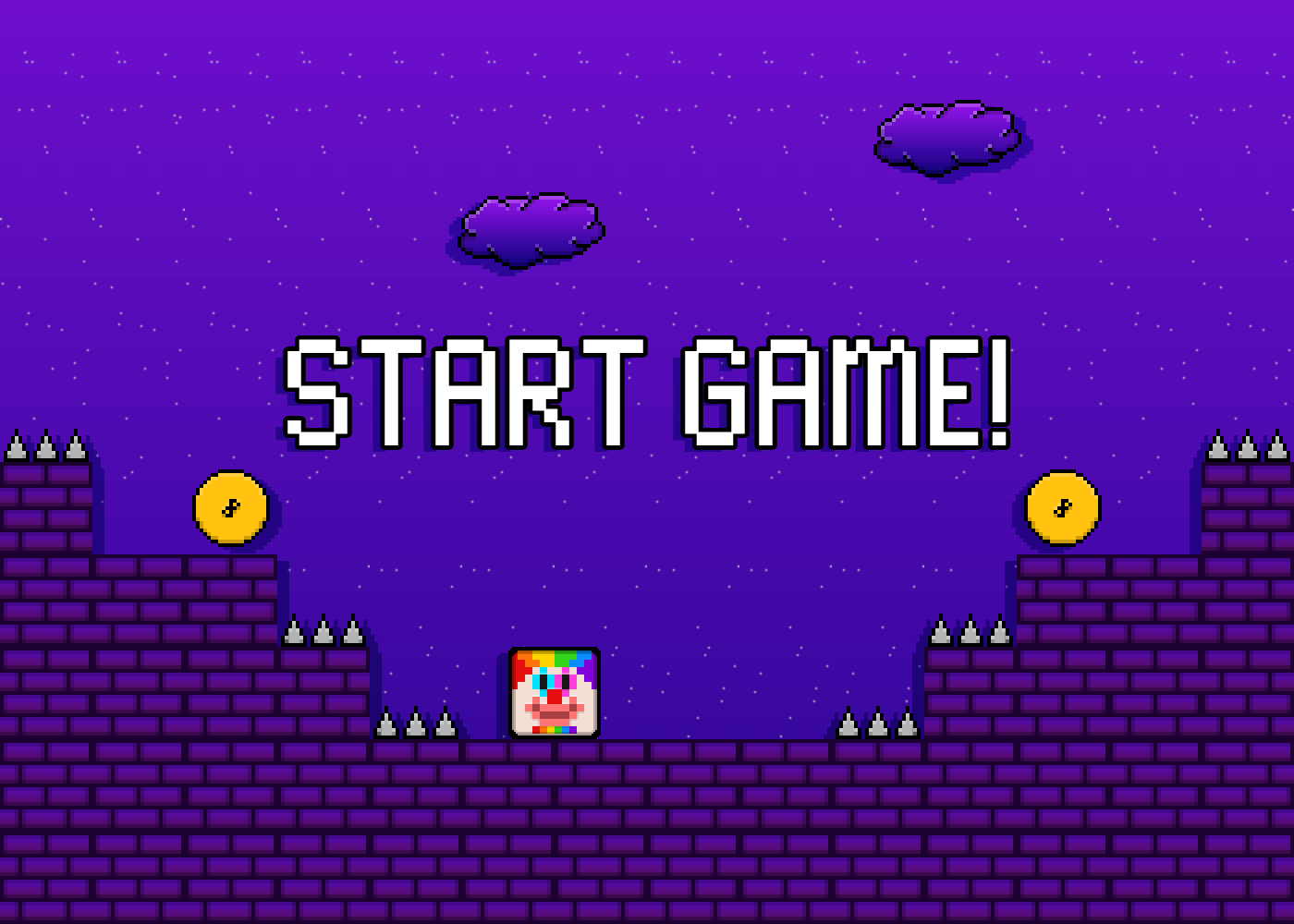Click the dollar symbol on the right coin
Viewport: 1294px width, 924px height.
pyautogui.click(x=1061, y=506)
